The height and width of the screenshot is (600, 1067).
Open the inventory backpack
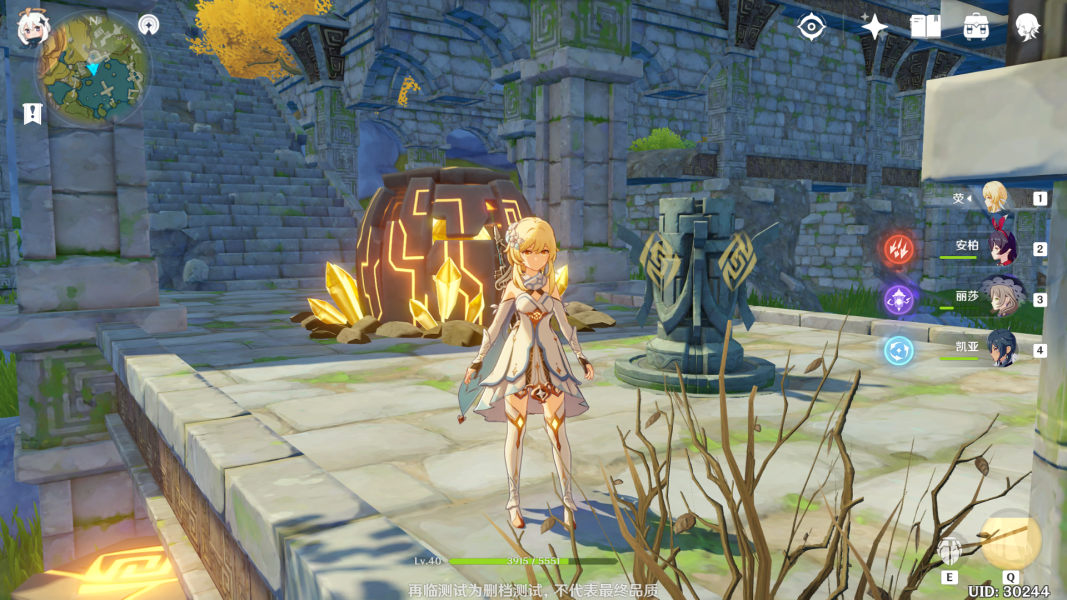pyautogui.click(x=976, y=27)
